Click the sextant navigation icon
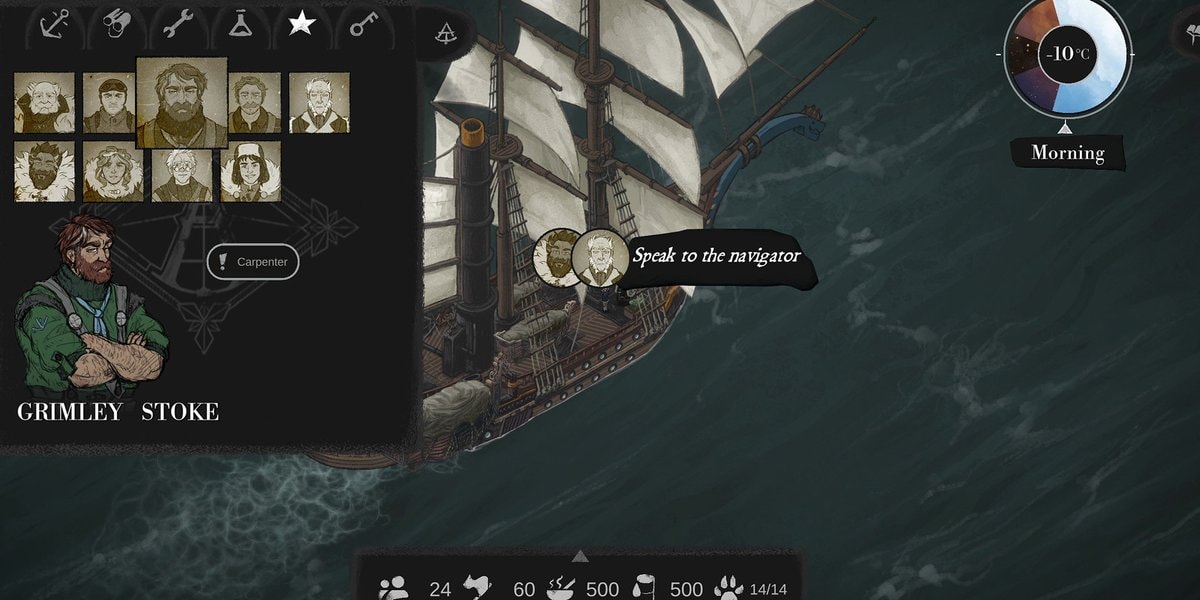1200x600 pixels. coord(446,33)
